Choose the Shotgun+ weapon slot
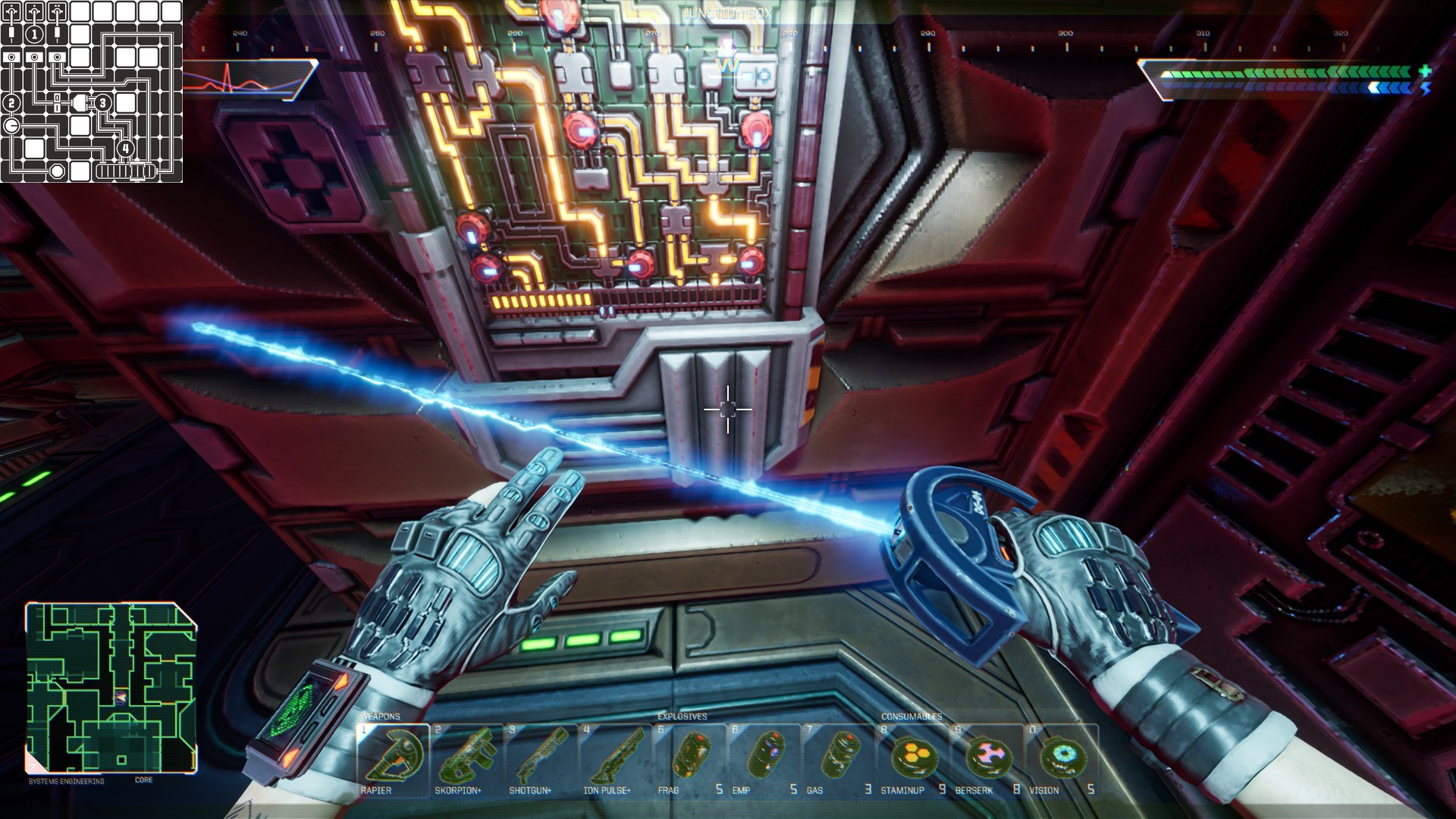 coord(541,758)
